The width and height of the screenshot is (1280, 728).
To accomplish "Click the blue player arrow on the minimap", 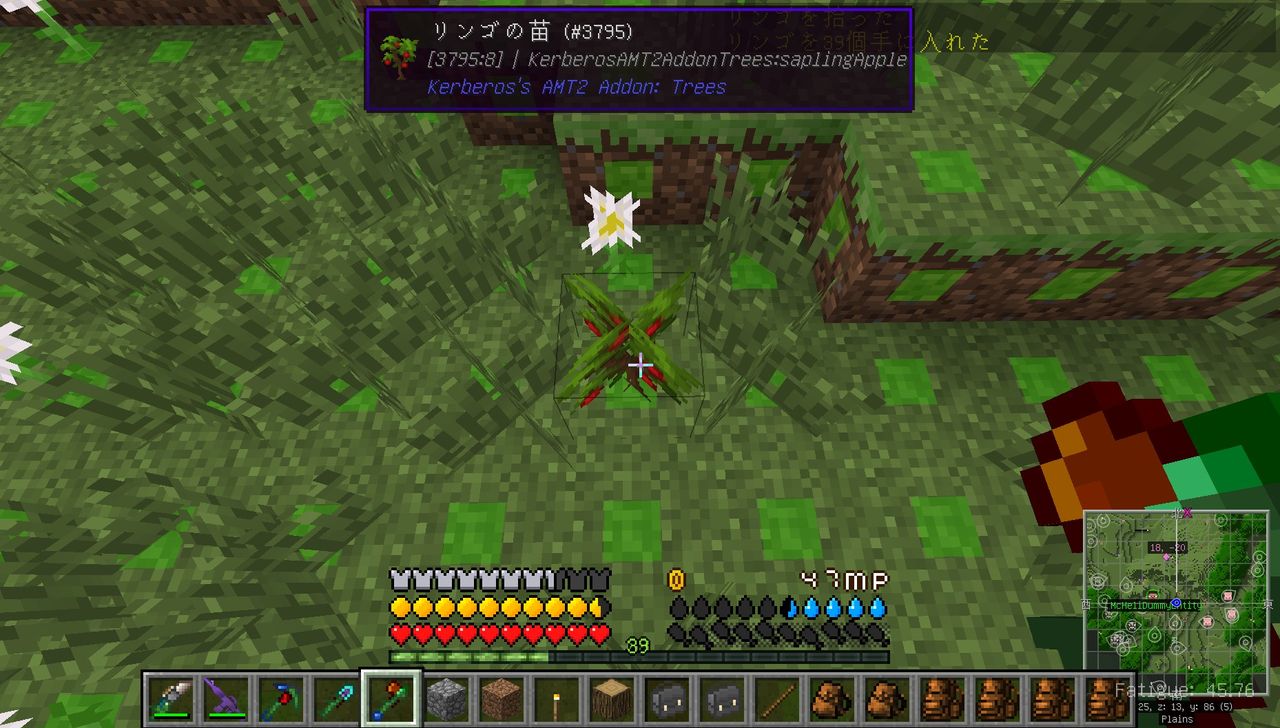I will coord(1176,602).
